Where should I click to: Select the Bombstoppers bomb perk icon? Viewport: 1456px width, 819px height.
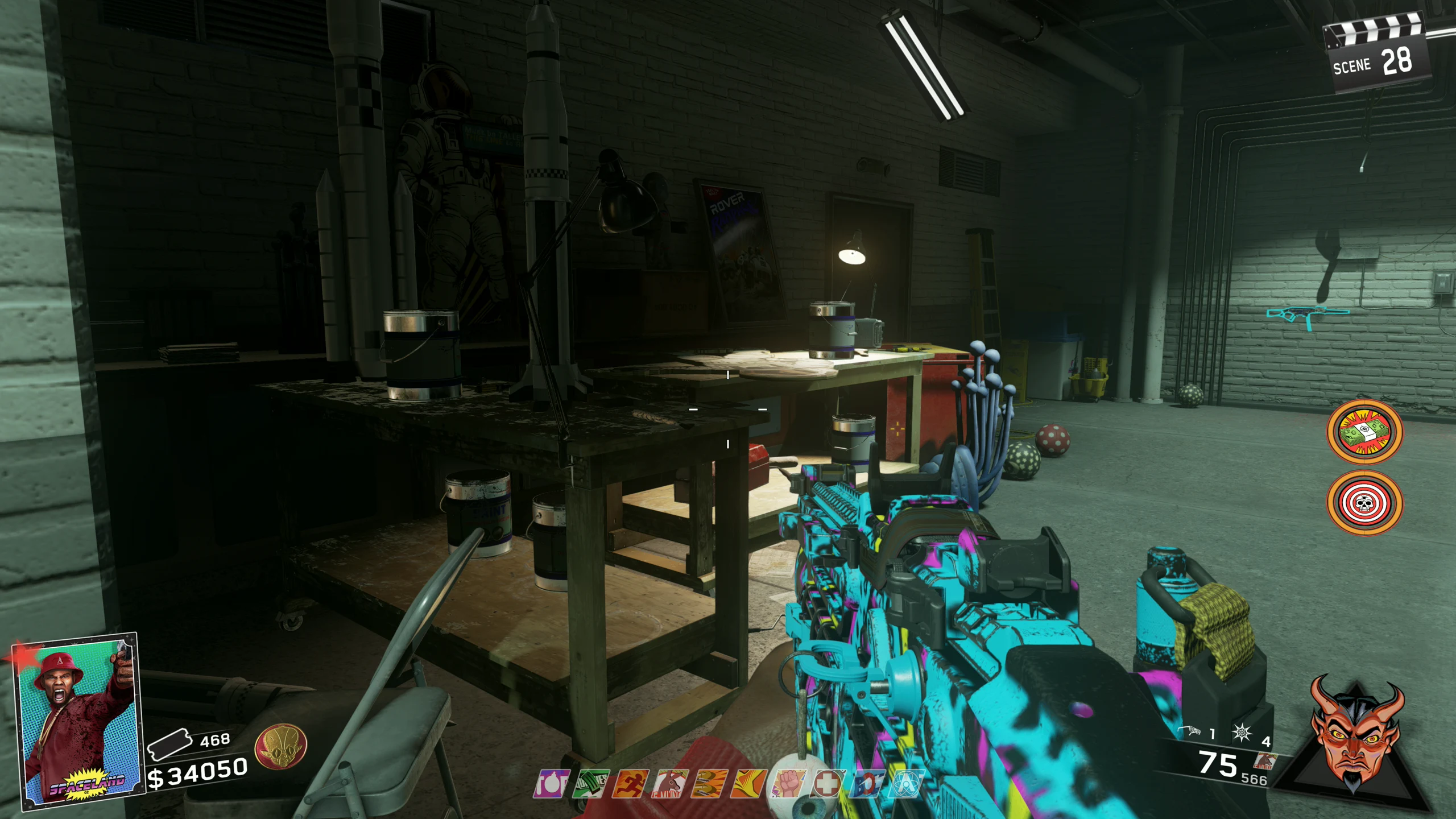coord(551,784)
